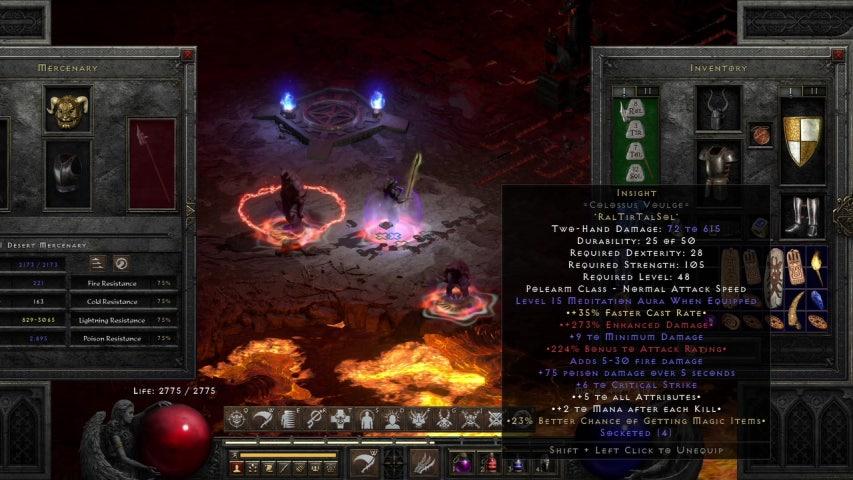This screenshot has height=480, width=853.
Task: Select the mercenary's horned helm slot
Action: [68, 108]
